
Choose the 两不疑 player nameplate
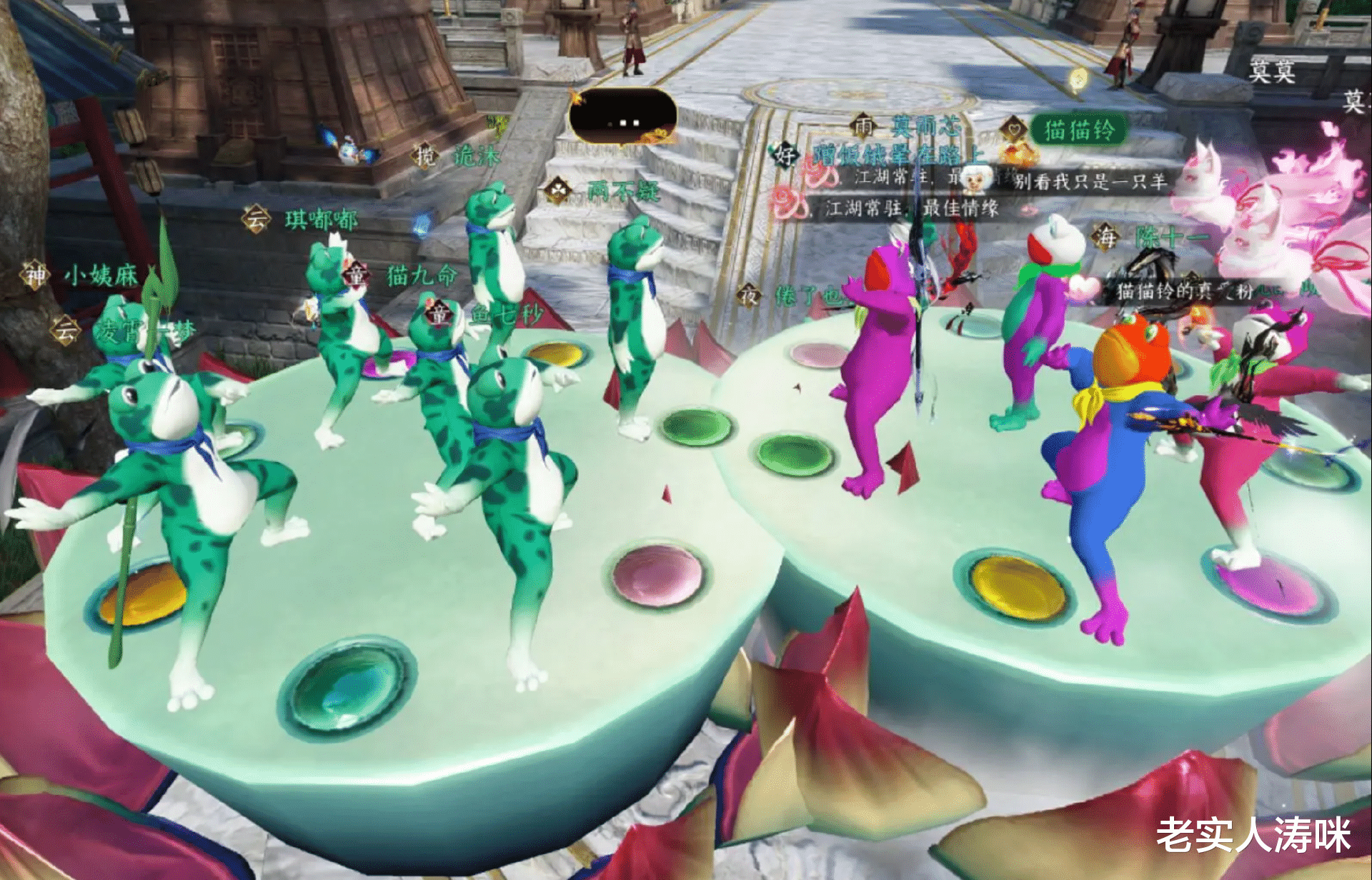coord(622,191)
